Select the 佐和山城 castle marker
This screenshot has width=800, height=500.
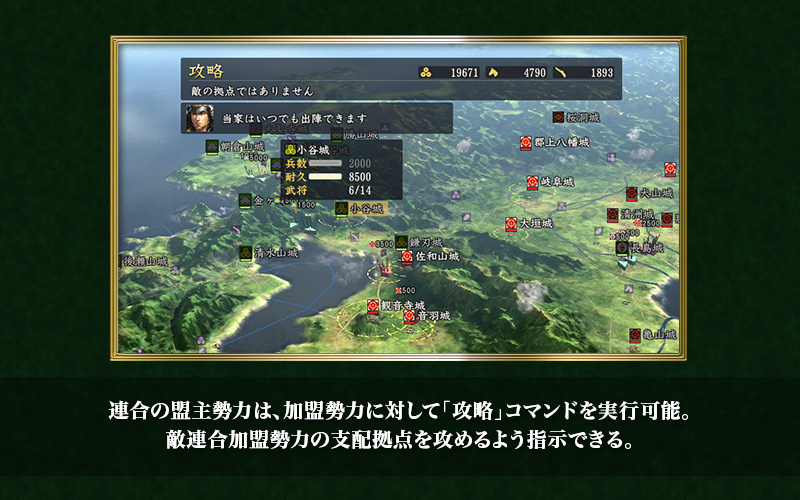[407, 257]
